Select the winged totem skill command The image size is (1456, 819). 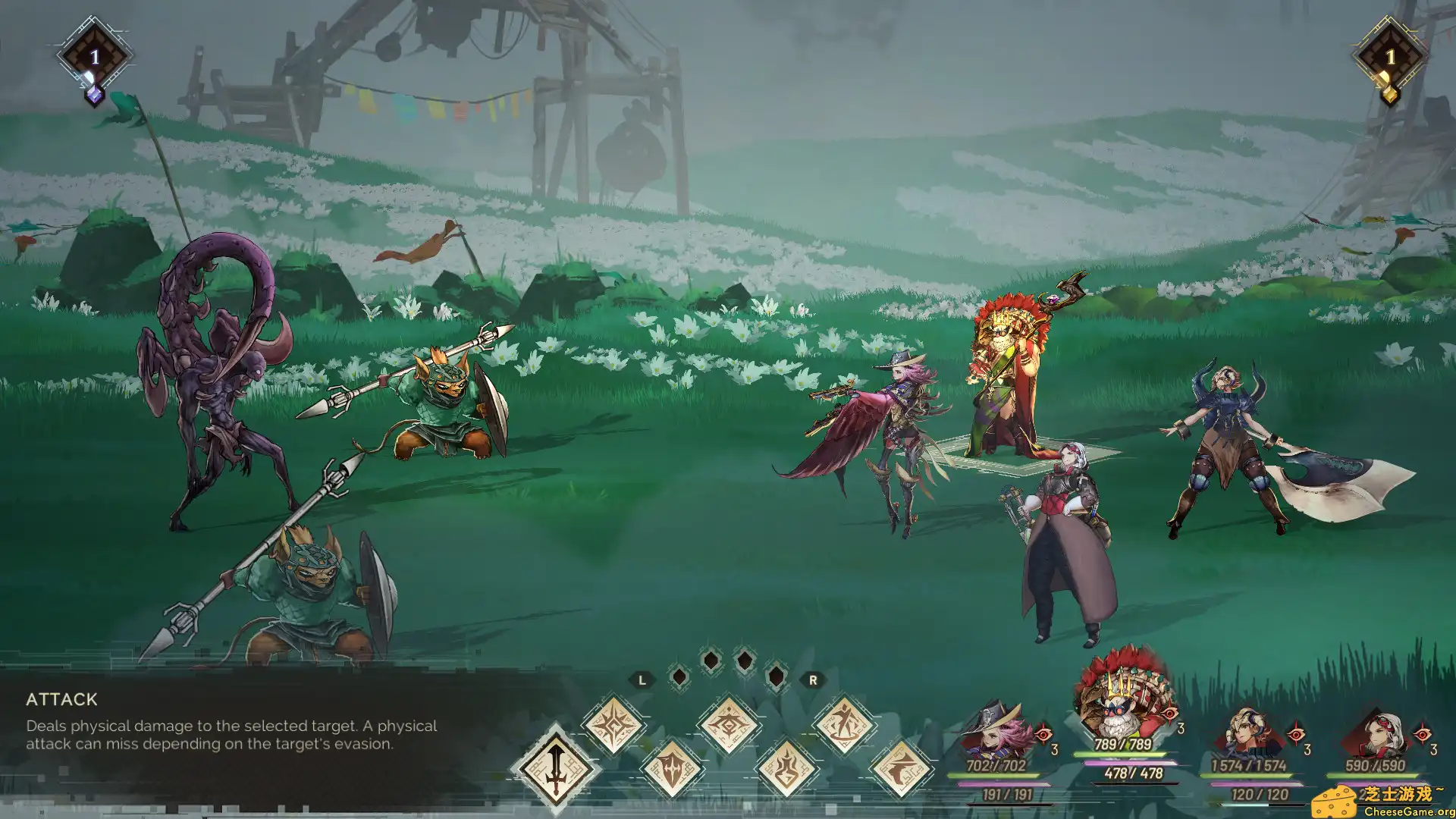729,726
